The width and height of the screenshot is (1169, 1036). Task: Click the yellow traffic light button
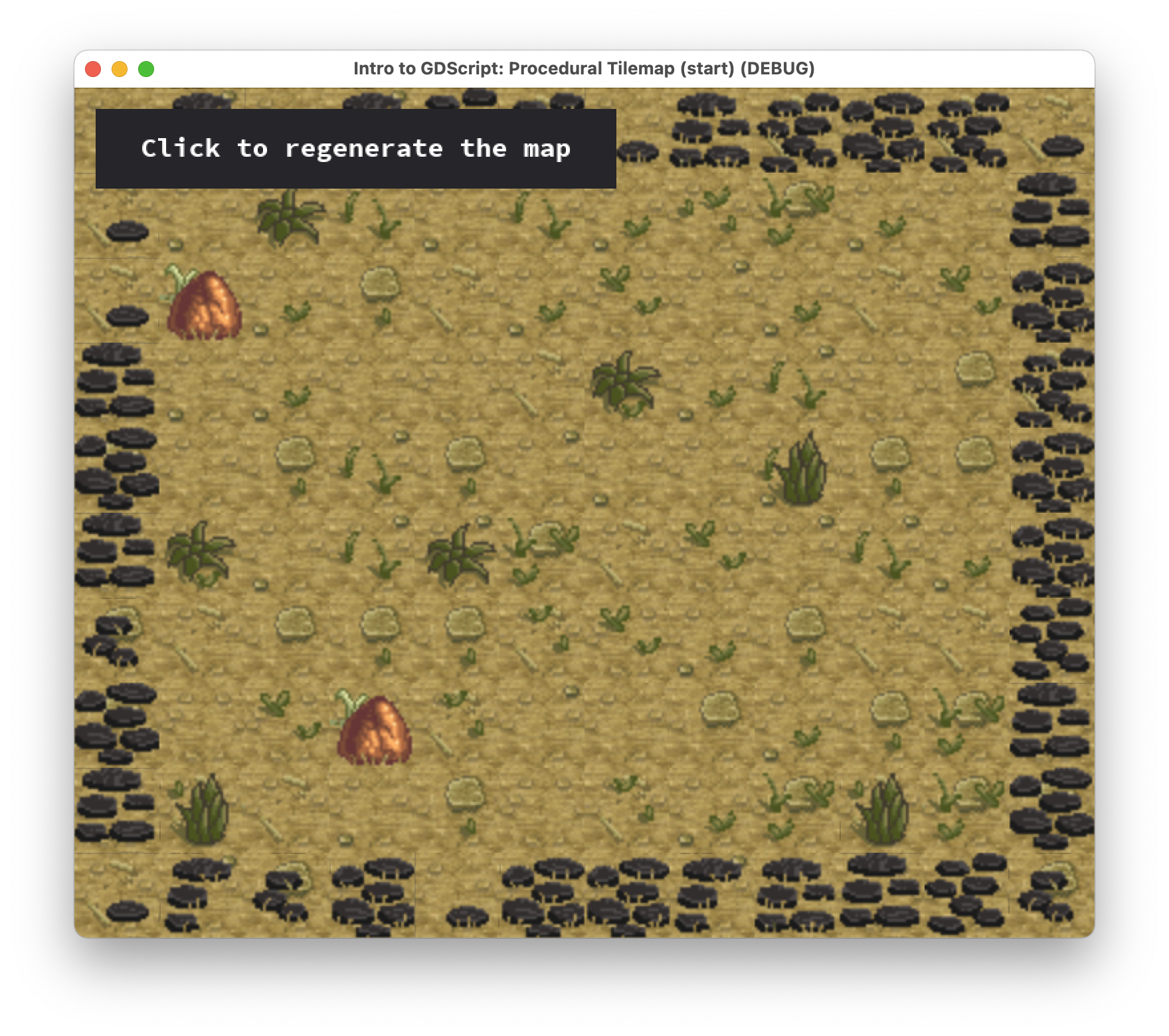tap(120, 67)
